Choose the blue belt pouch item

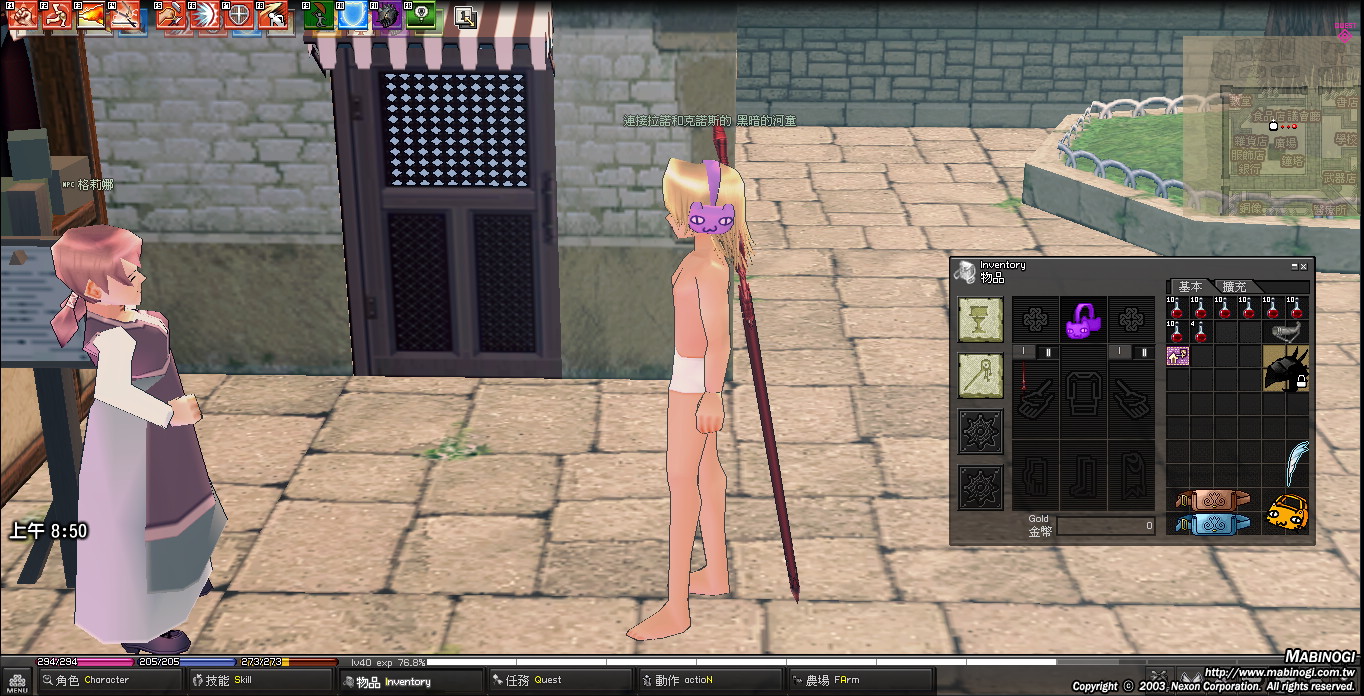point(1212,524)
